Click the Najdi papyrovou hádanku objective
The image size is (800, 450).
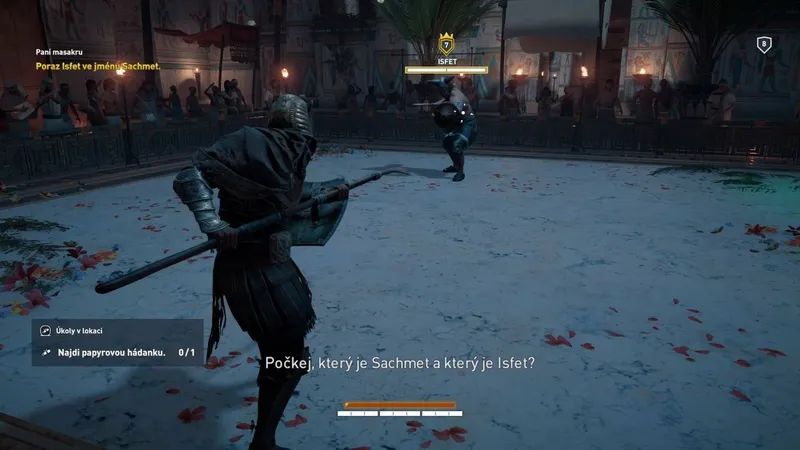[x=112, y=352]
